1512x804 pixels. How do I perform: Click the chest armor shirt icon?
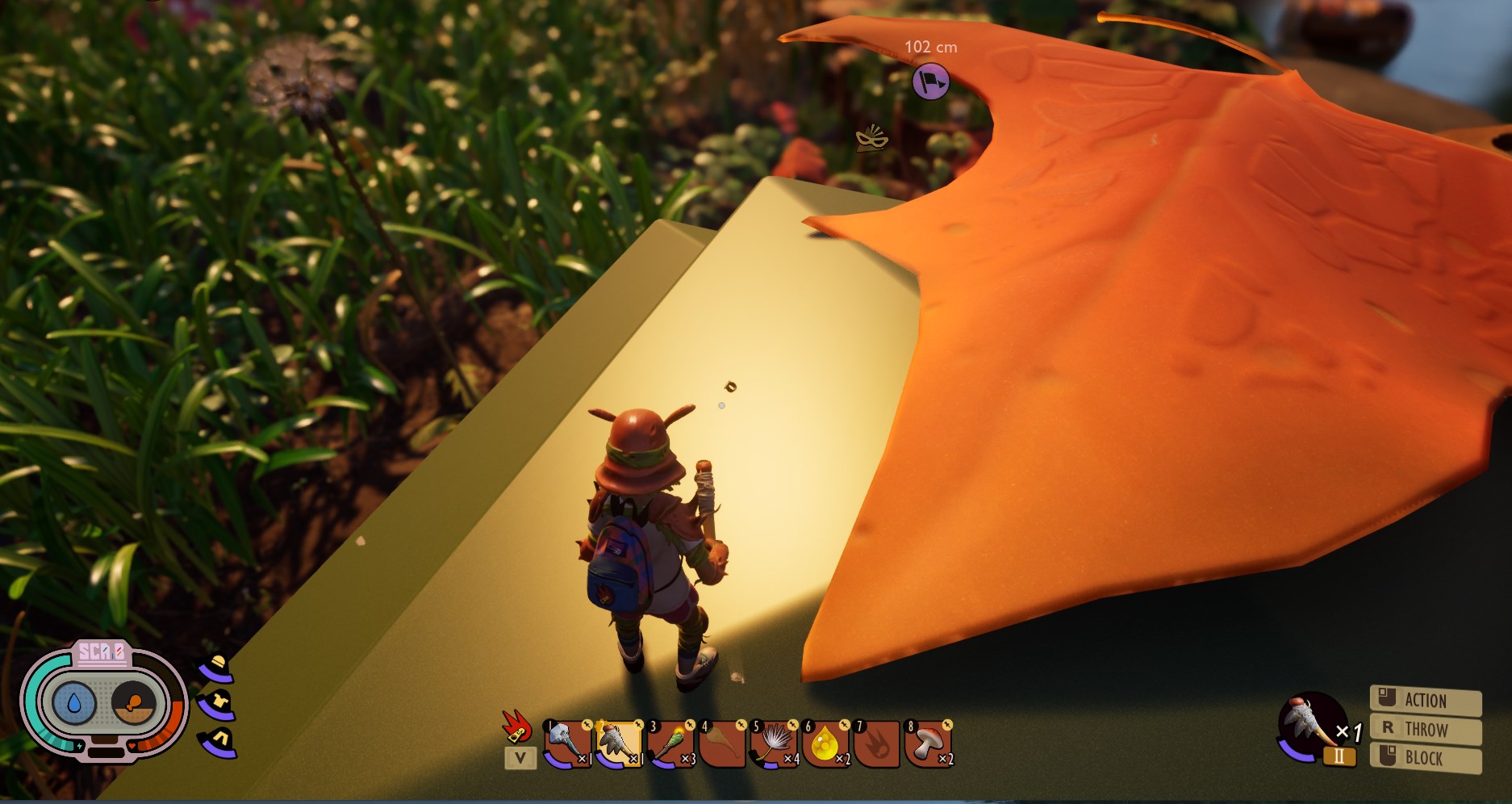pyautogui.click(x=217, y=704)
